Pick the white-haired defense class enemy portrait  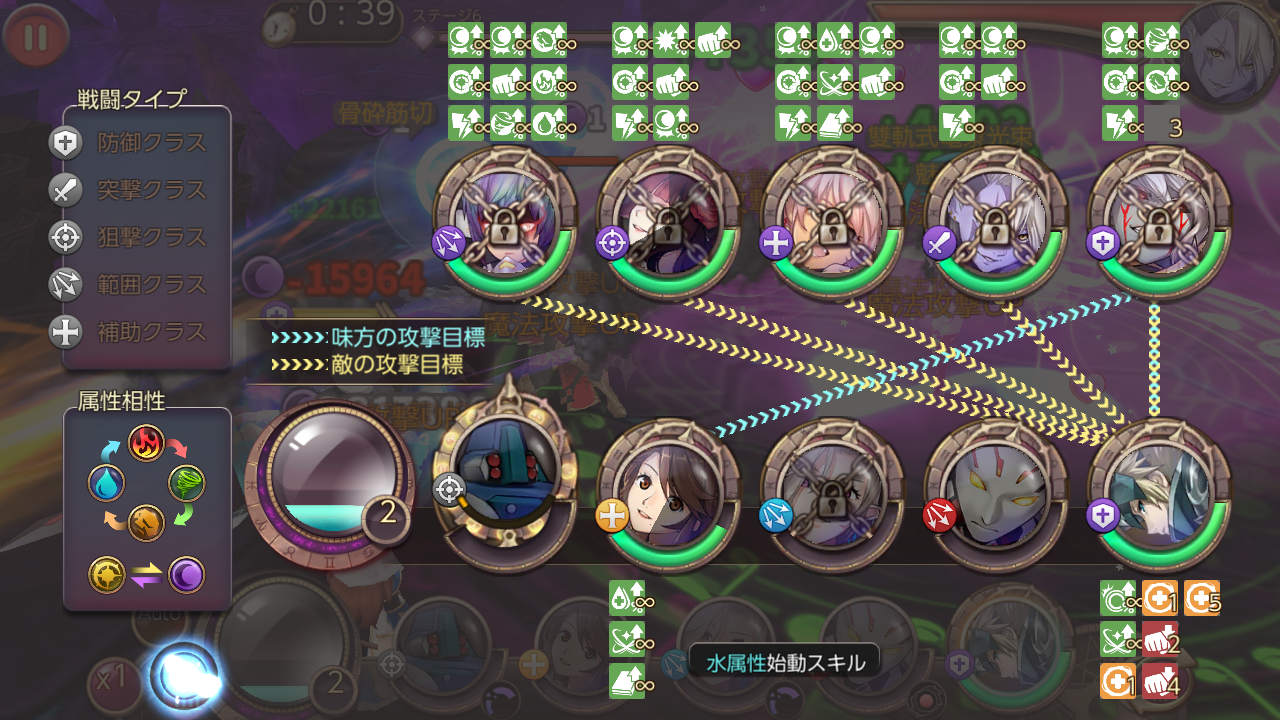coord(1158,220)
